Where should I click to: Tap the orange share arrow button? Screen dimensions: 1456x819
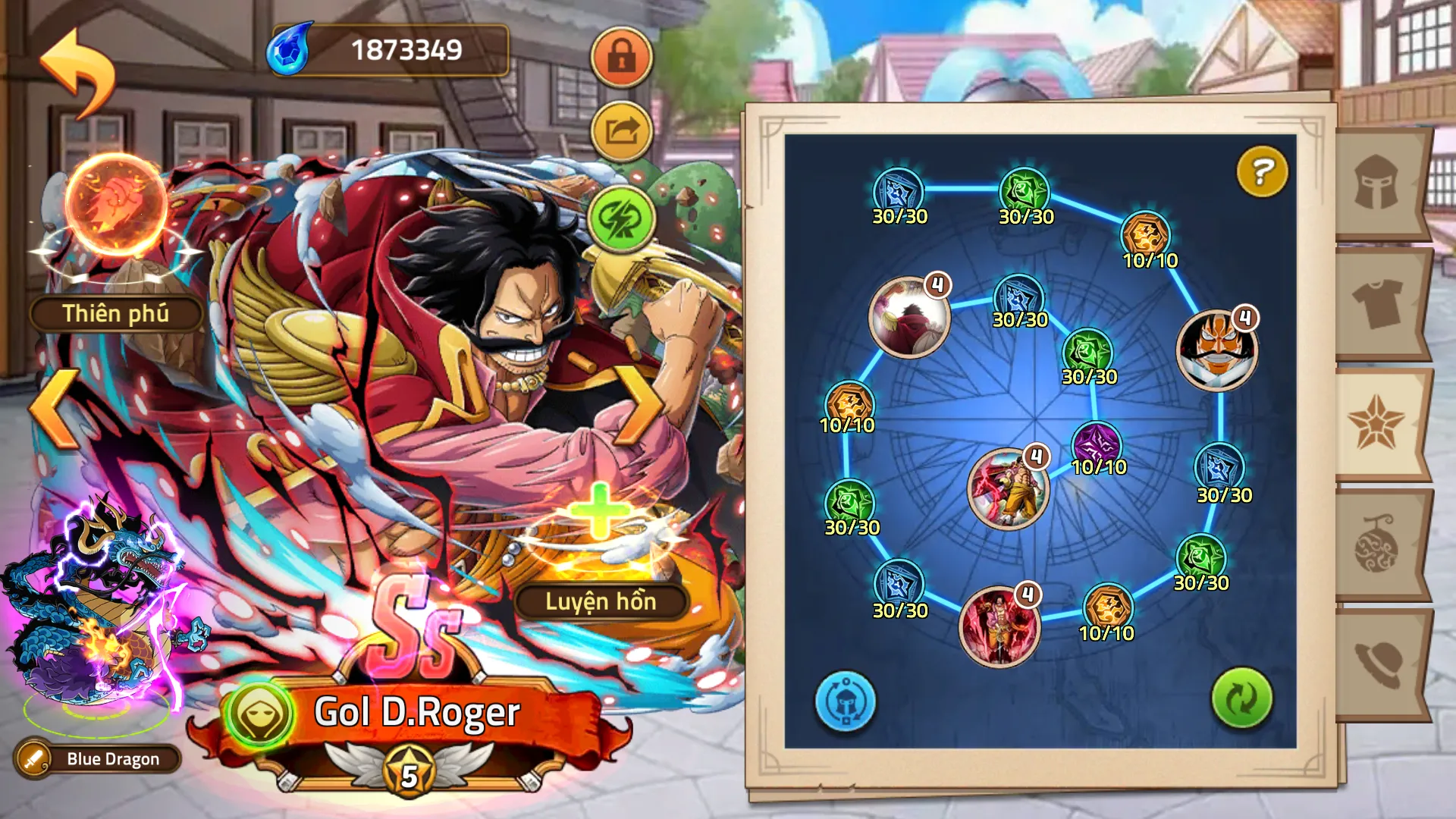tap(621, 131)
